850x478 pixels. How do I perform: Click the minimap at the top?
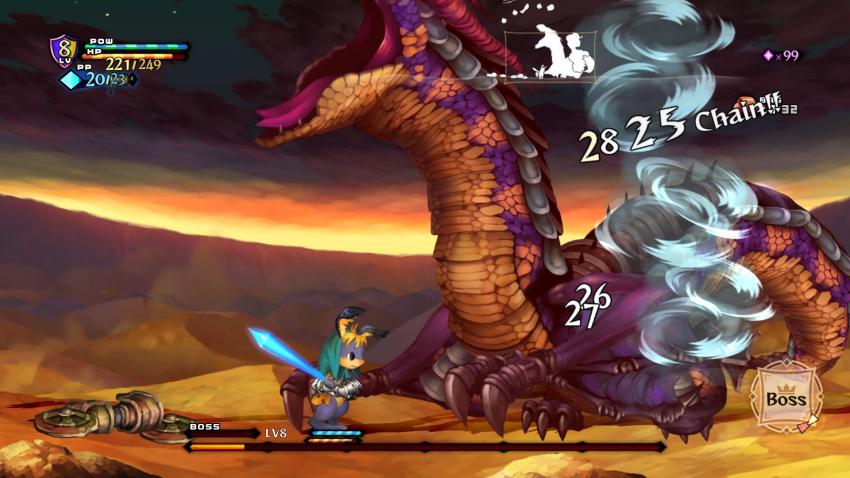click(x=550, y=55)
